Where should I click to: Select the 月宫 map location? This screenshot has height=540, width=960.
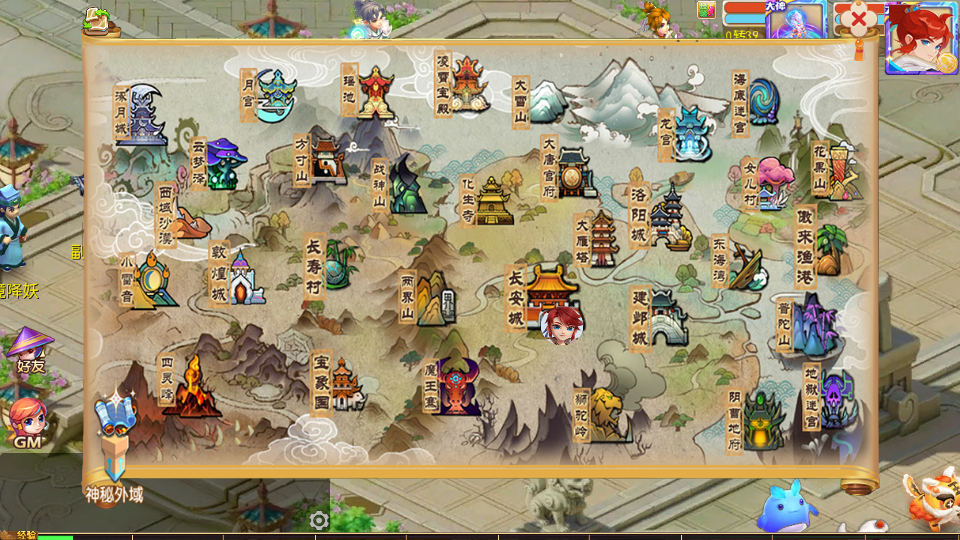[275, 95]
